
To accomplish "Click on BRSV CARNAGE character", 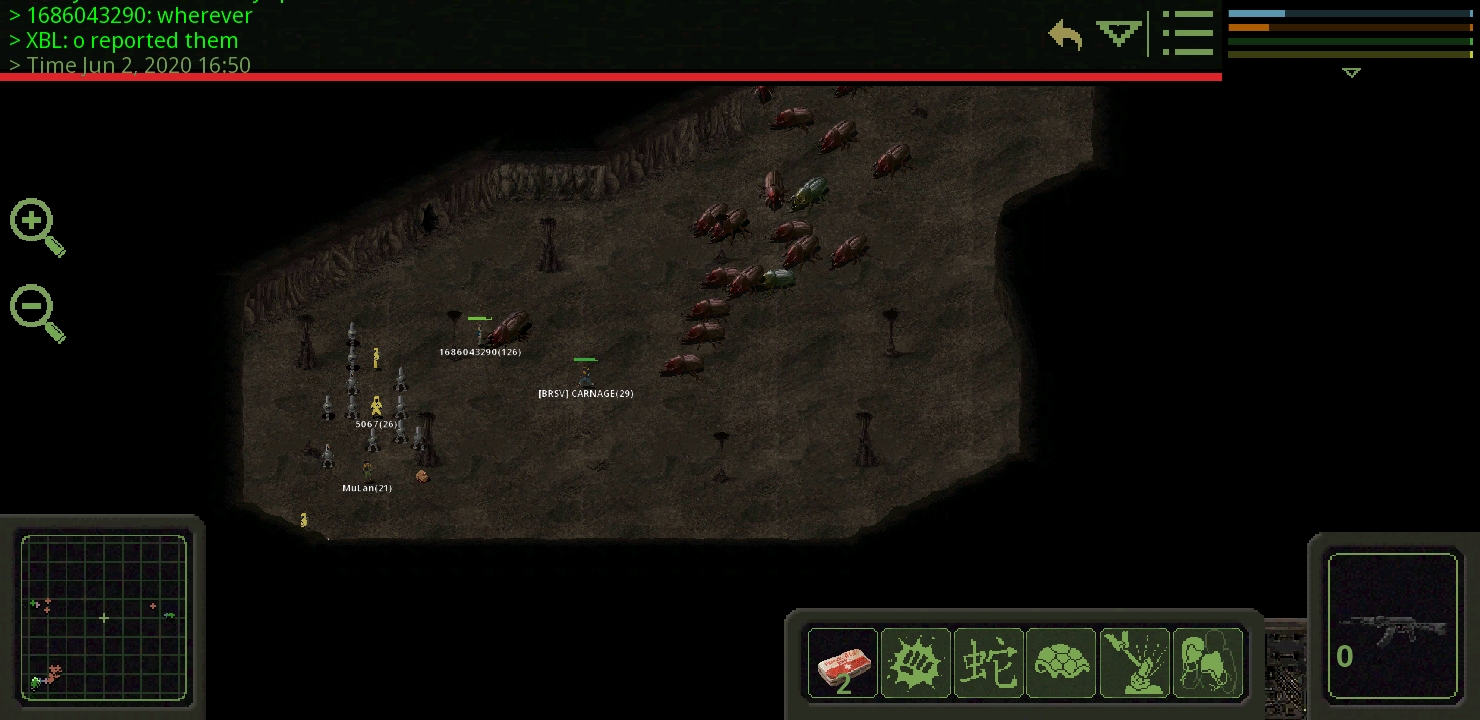I will click(585, 377).
